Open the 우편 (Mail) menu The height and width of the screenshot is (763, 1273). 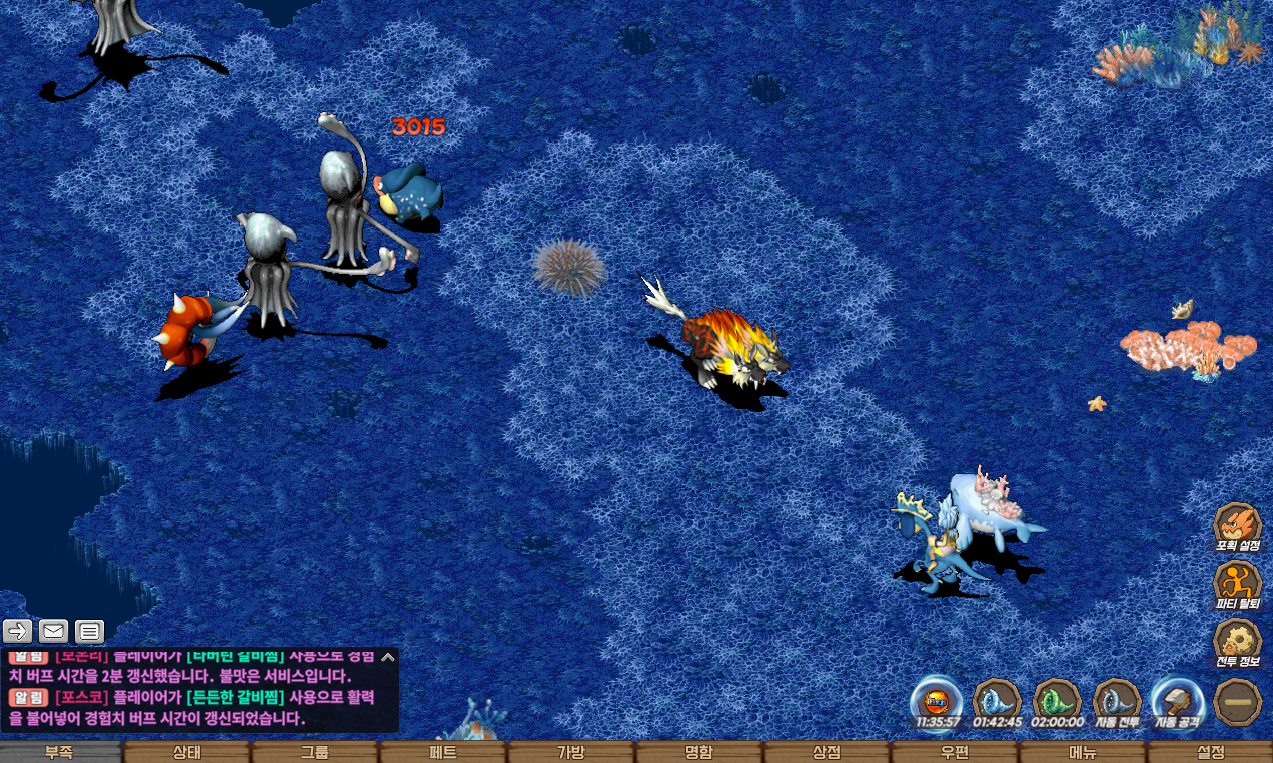pyautogui.click(x=955, y=752)
